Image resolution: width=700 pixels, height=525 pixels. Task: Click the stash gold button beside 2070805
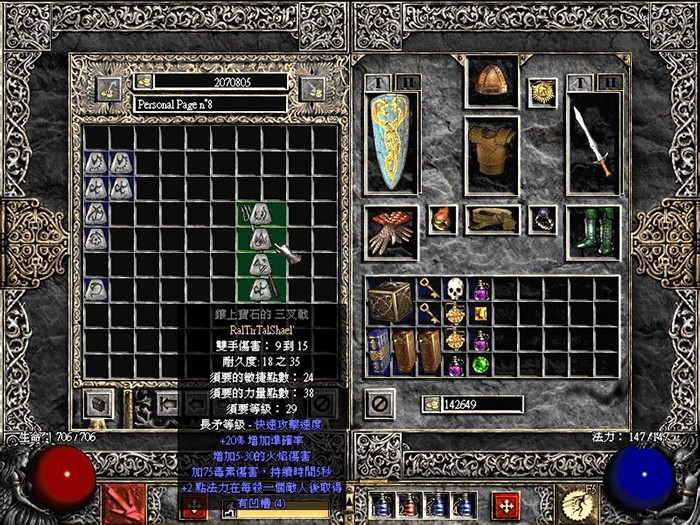click(x=145, y=80)
